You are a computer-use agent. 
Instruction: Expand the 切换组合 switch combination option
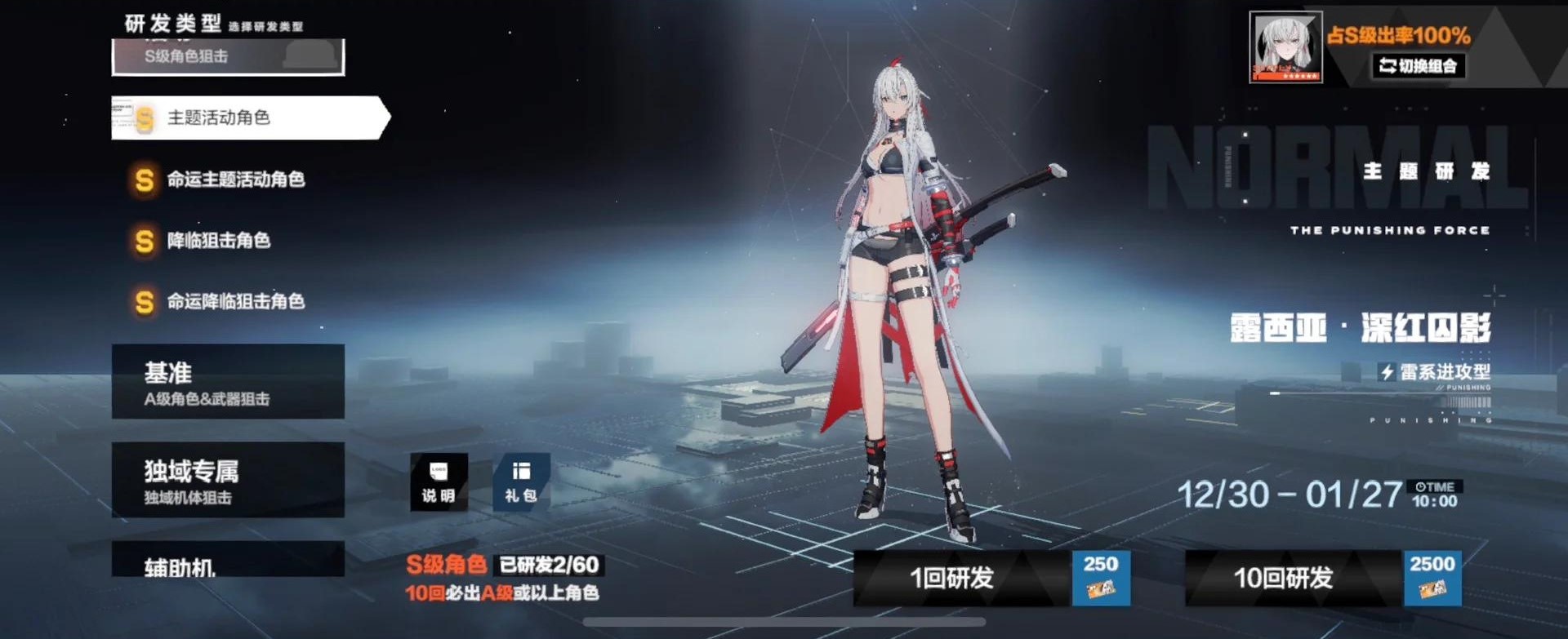click(1420, 68)
